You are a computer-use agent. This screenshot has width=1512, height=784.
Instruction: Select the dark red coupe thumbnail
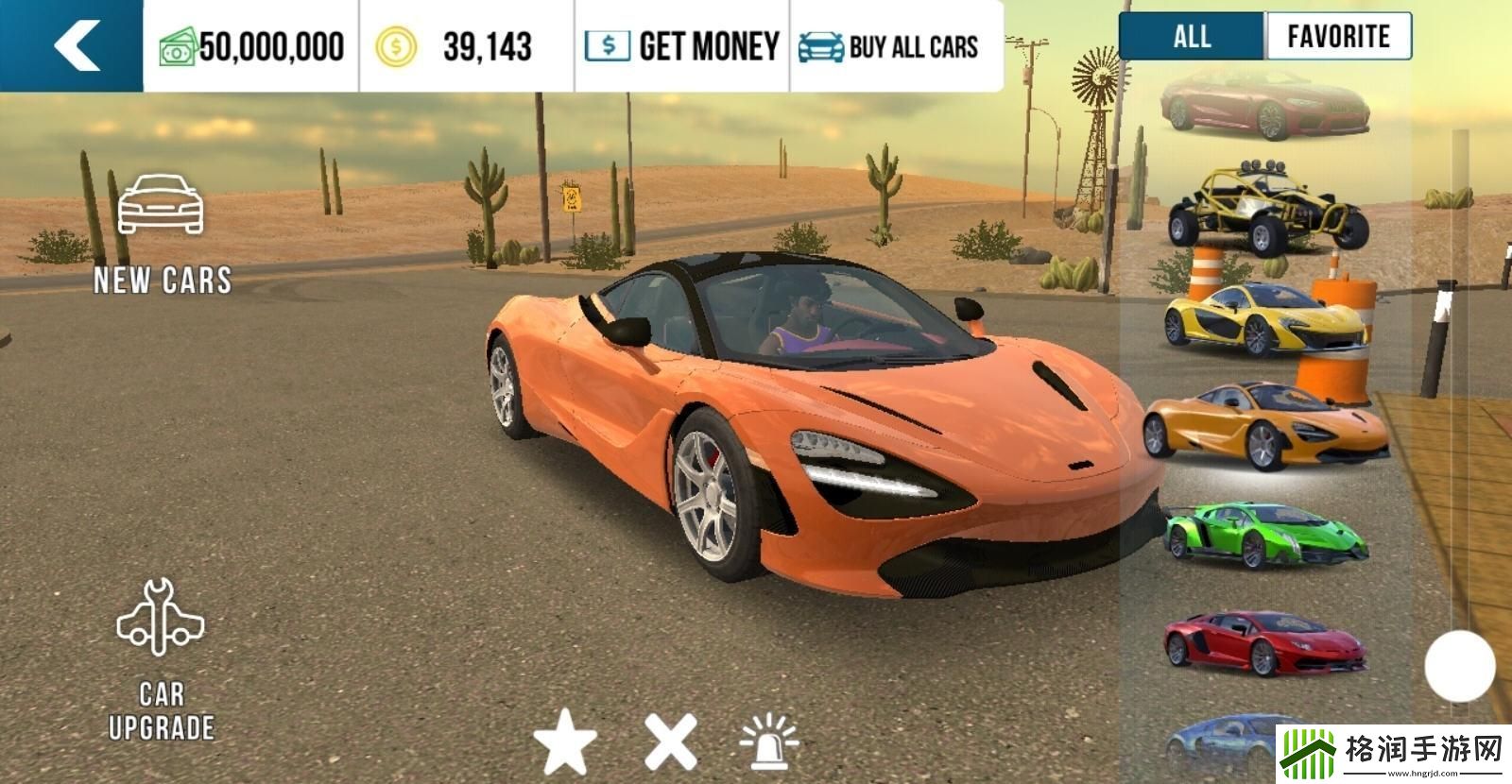tap(1264, 104)
